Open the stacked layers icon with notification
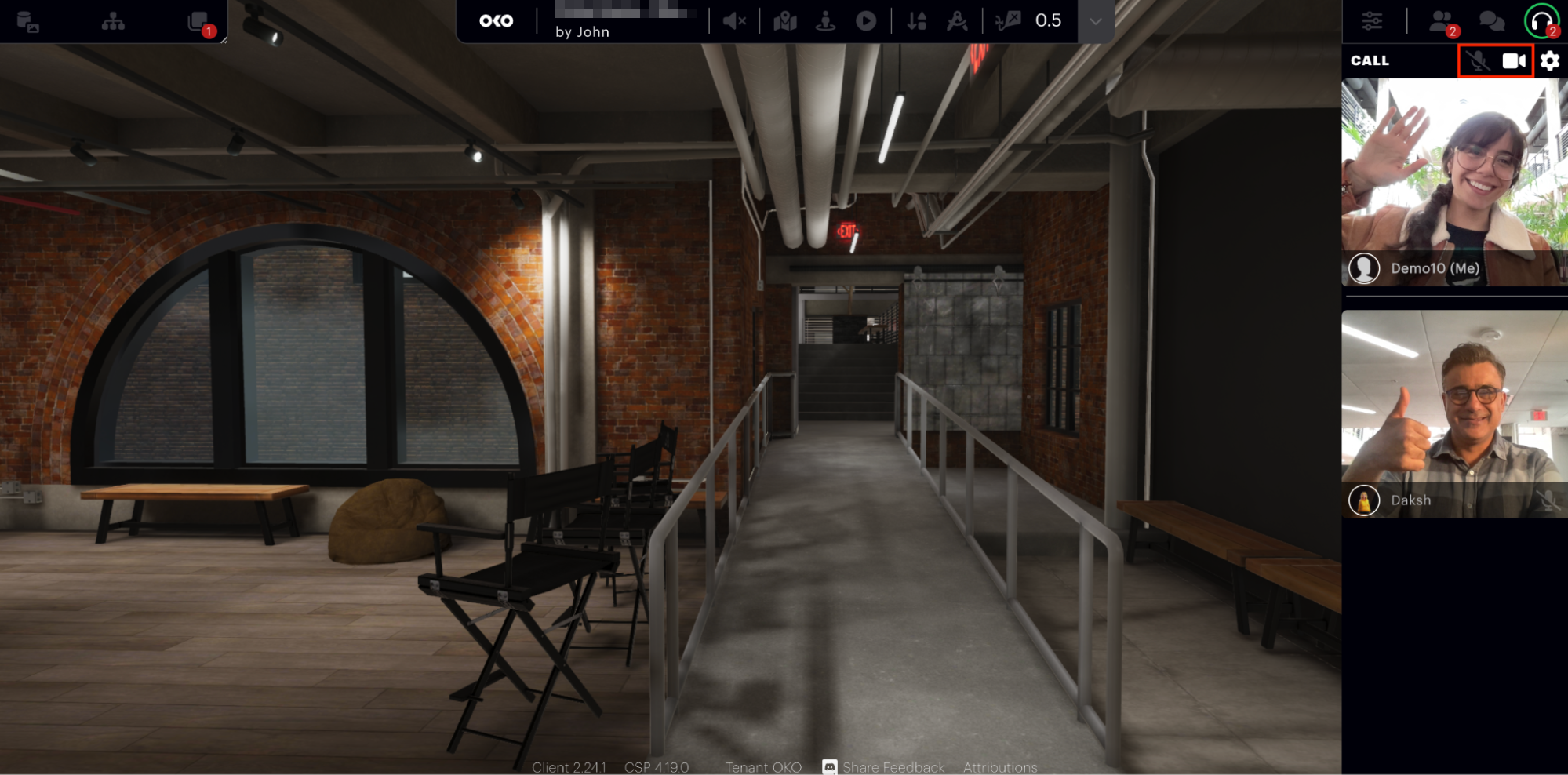 coord(199,22)
